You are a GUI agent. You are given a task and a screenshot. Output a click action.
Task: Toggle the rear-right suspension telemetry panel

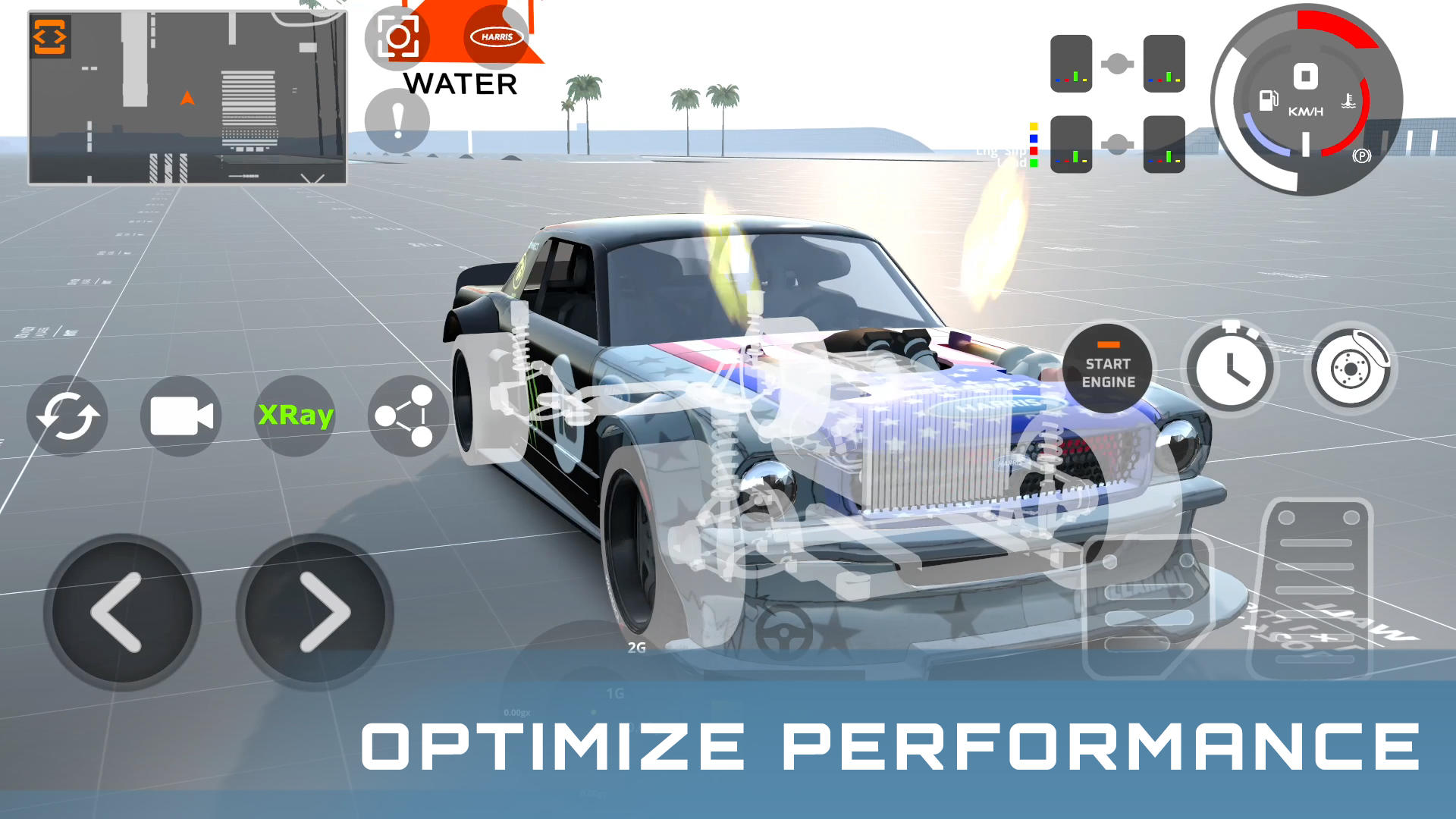(1165, 144)
